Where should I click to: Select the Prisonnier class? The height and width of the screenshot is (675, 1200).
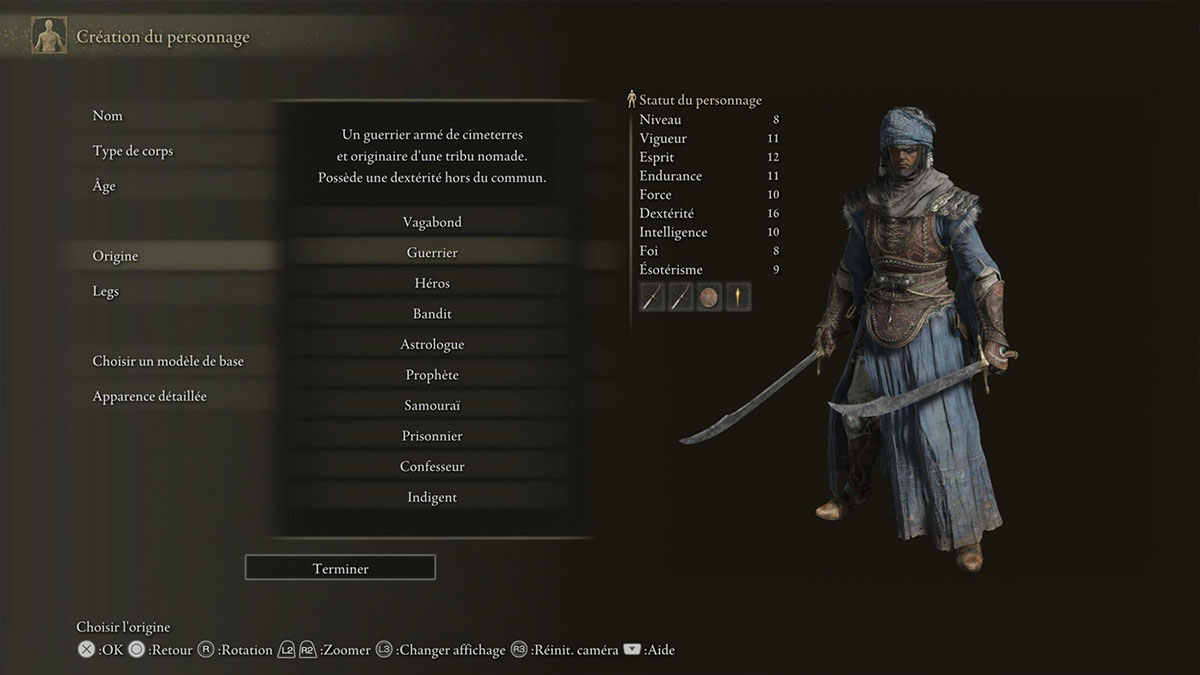[432, 436]
